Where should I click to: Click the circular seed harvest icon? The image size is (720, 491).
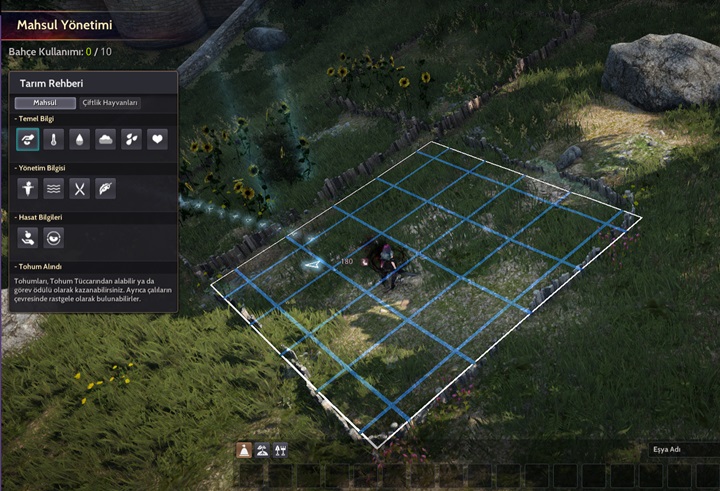[54, 237]
